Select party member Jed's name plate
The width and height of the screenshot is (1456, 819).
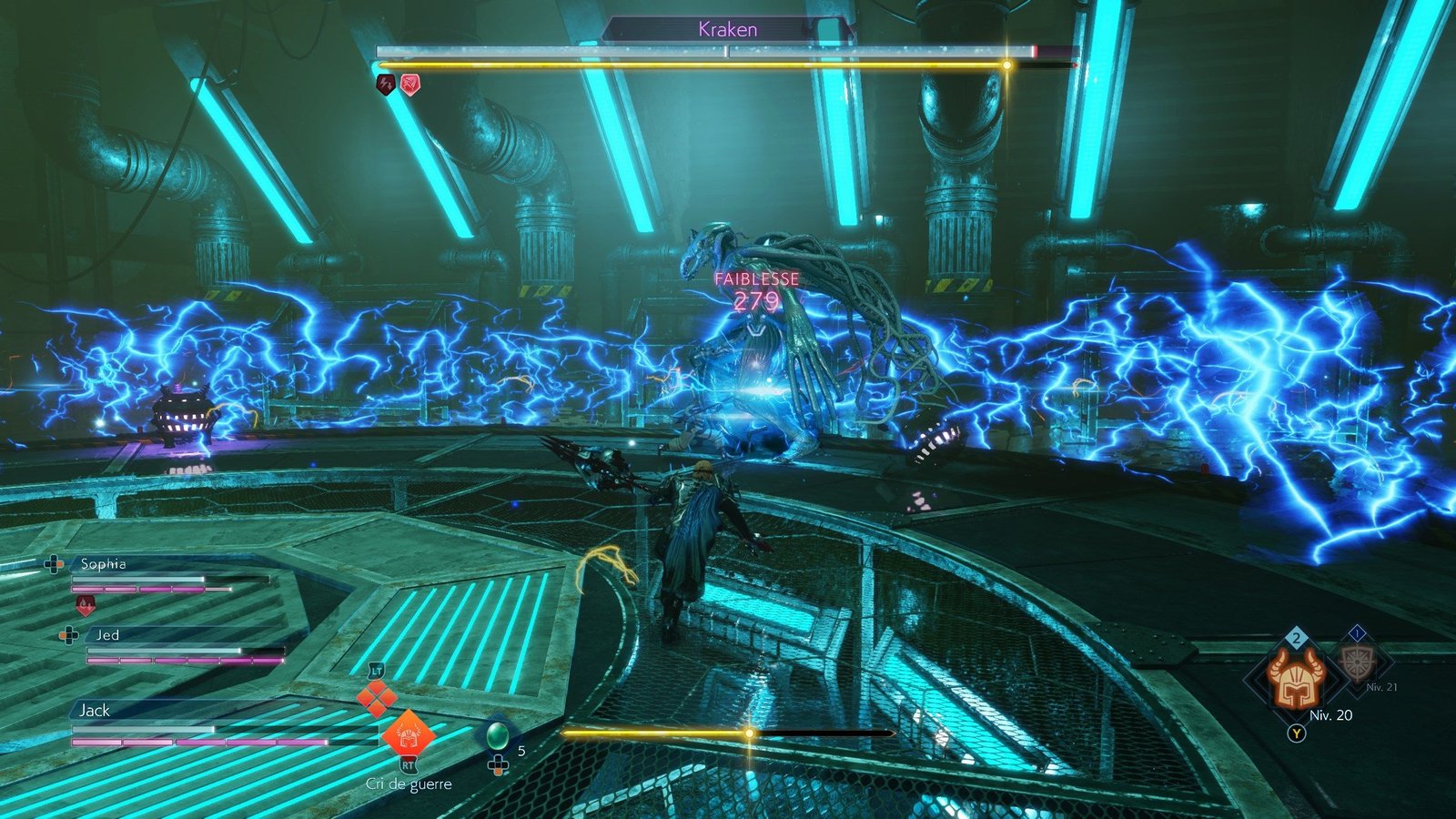(x=107, y=635)
